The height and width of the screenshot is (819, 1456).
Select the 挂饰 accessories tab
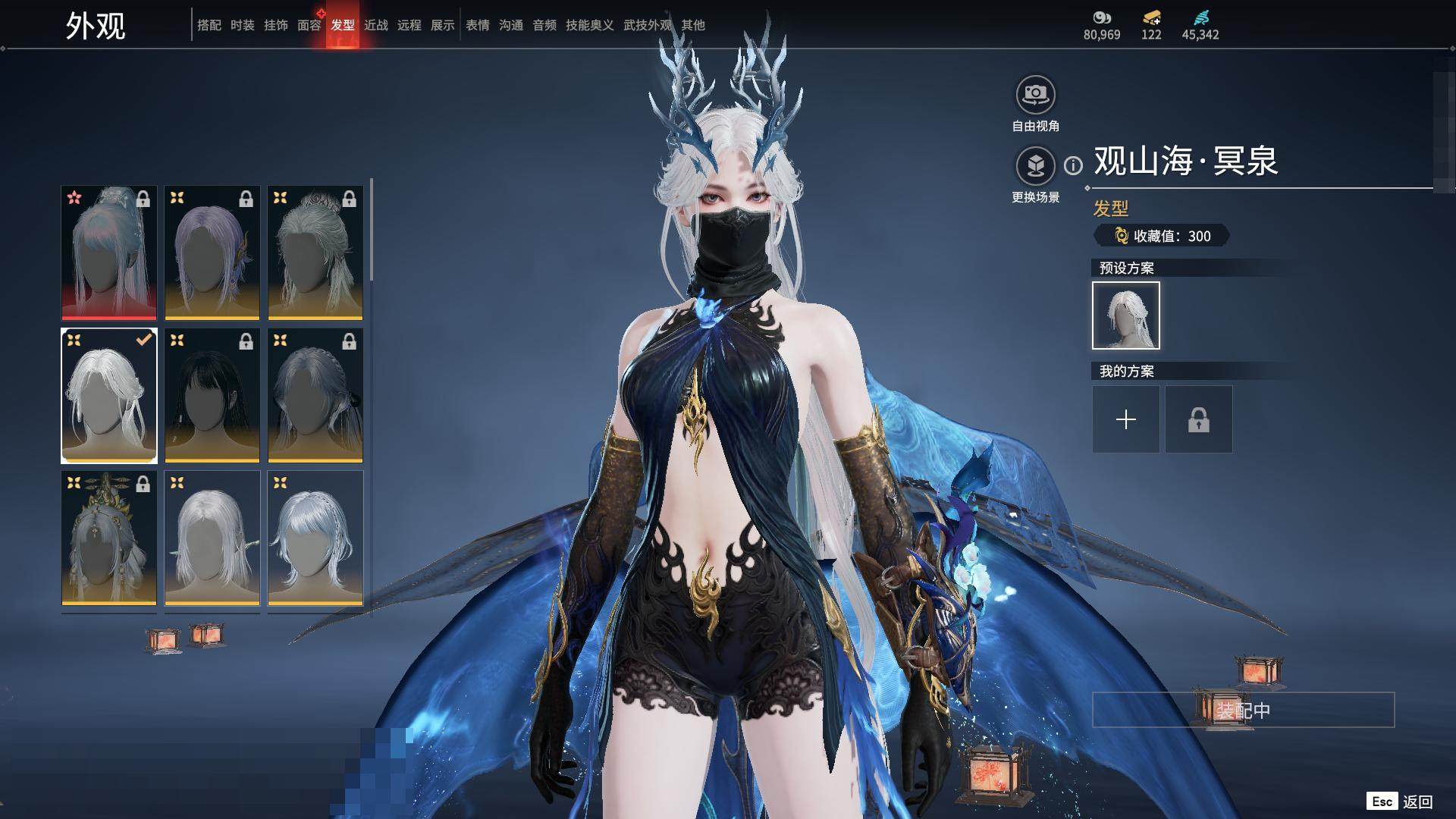point(275,25)
